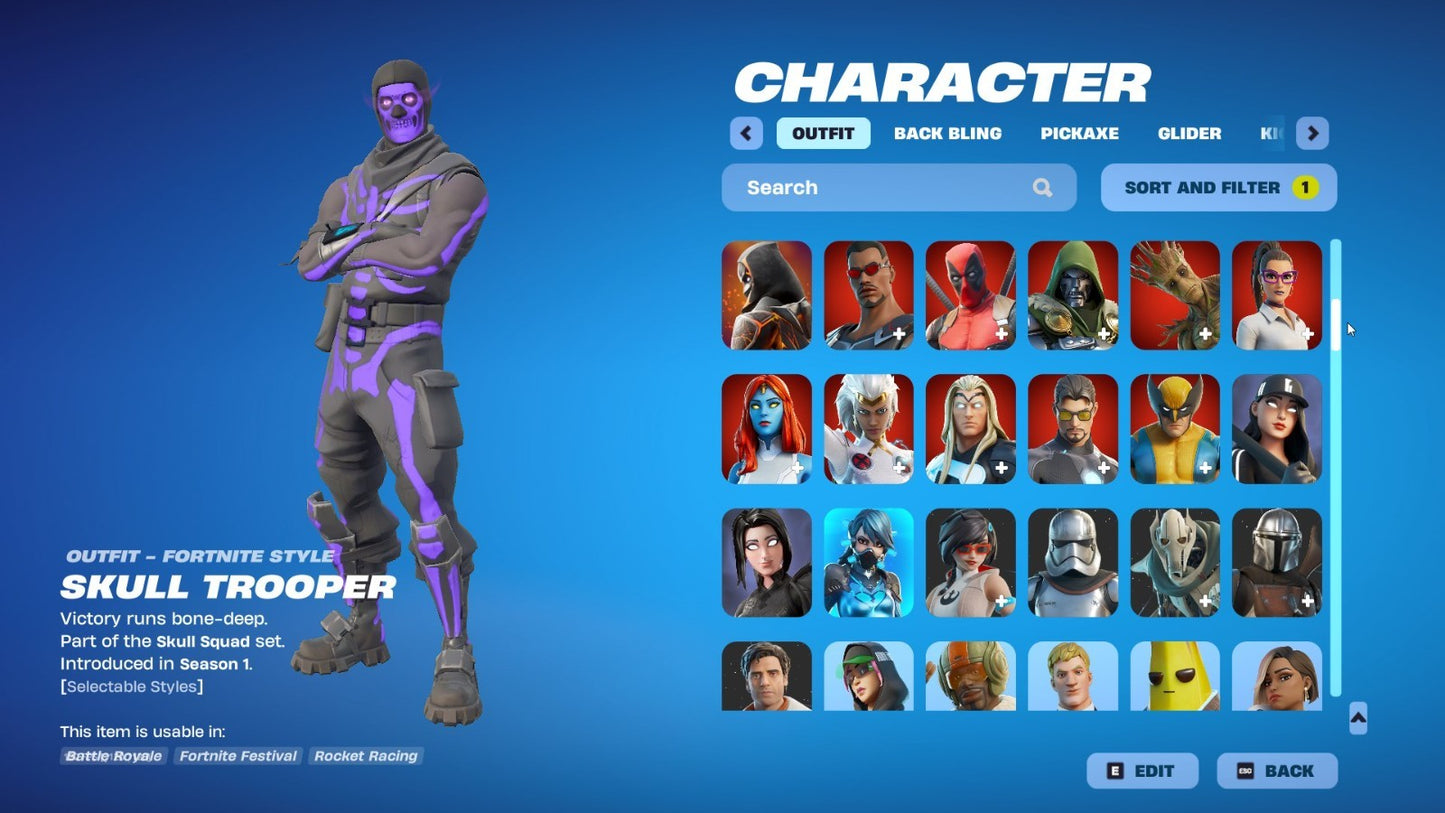The height and width of the screenshot is (813, 1445).
Task: Select the Deadpool outfit
Action: click(970, 295)
